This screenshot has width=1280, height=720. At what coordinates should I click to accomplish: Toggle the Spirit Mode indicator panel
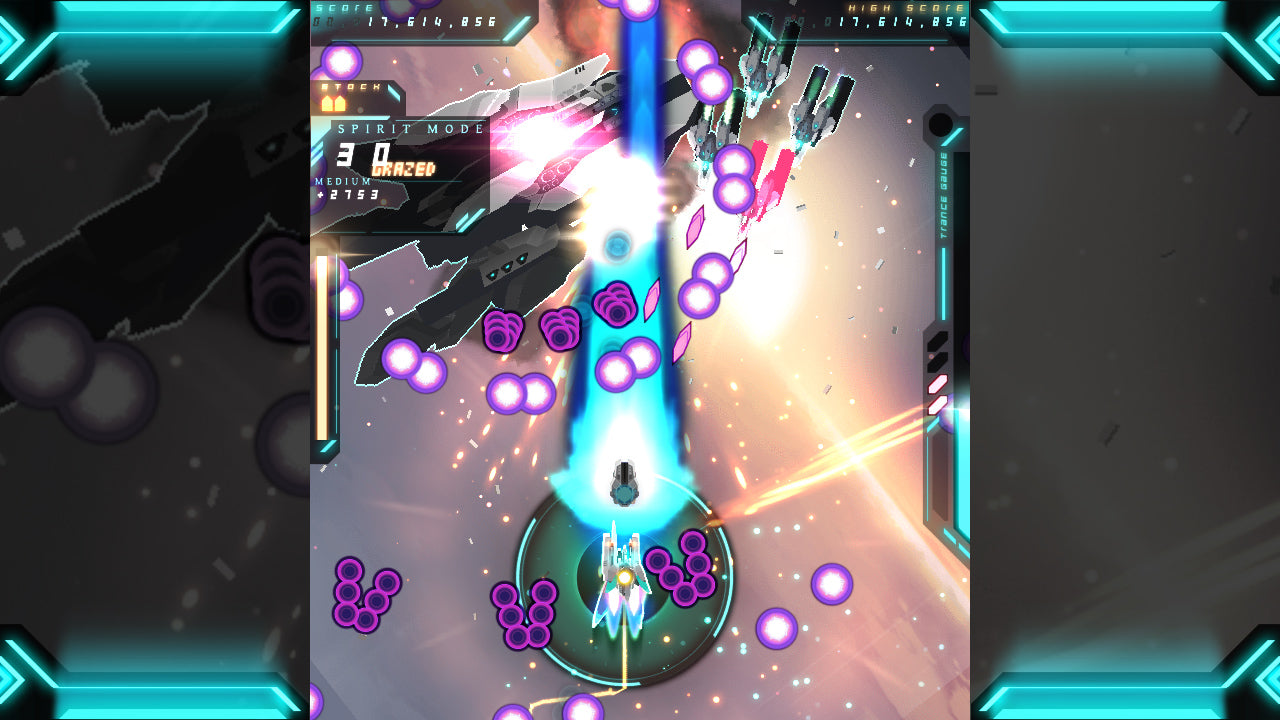(410, 128)
